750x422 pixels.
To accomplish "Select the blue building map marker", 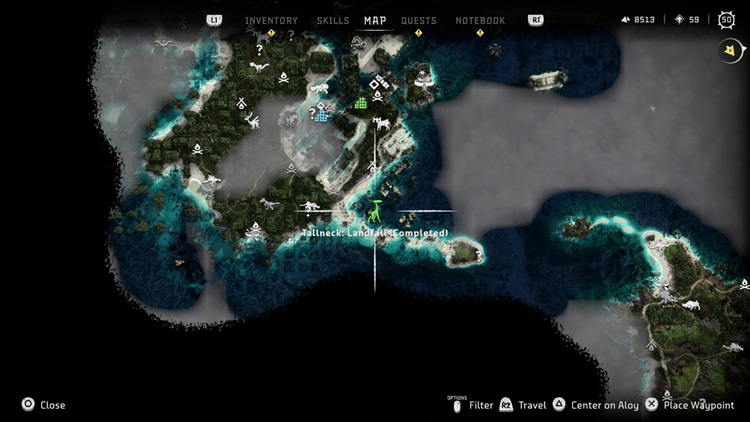I will [x=321, y=116].
